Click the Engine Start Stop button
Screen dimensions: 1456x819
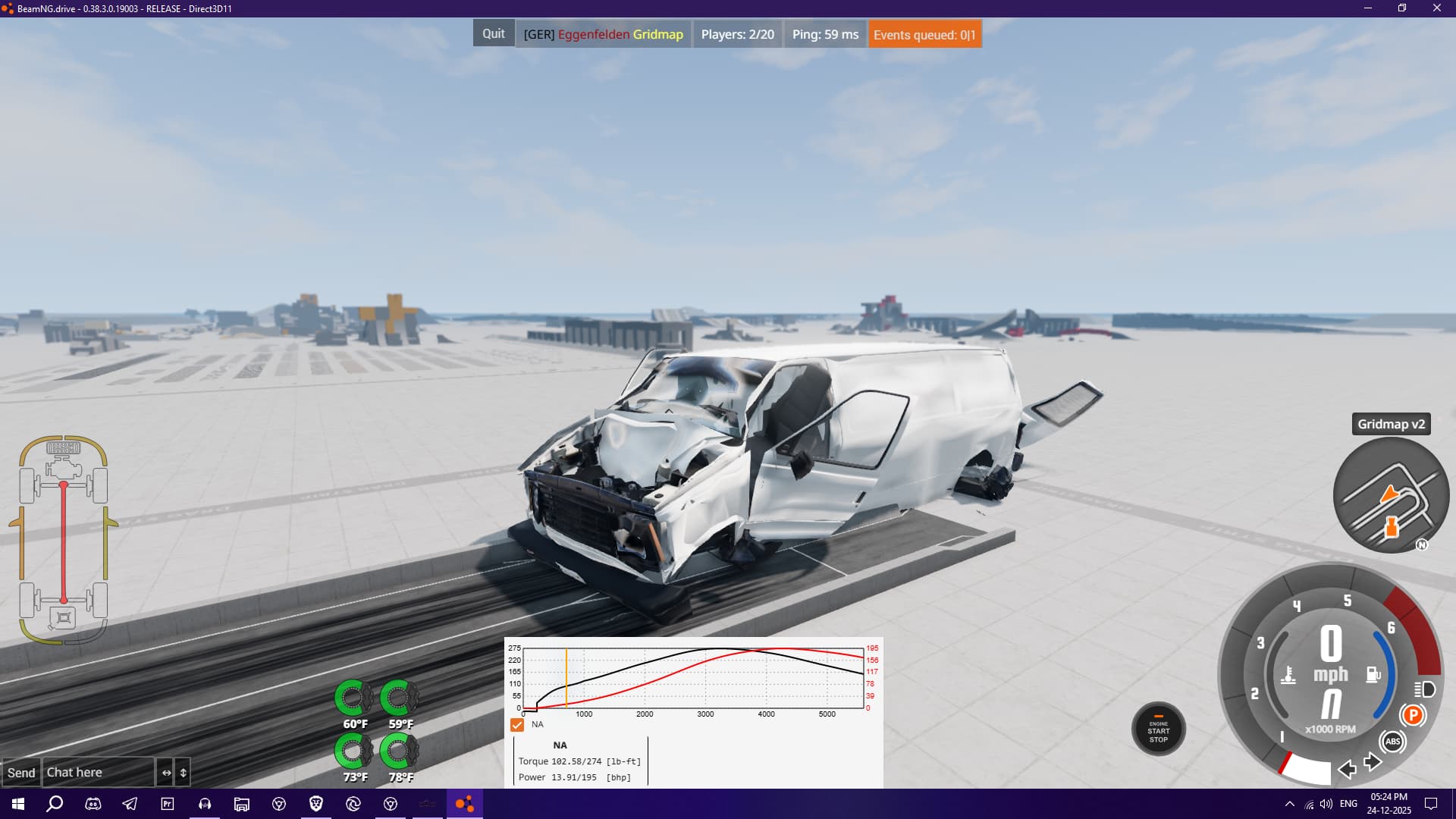click(x=1158, y=729)
